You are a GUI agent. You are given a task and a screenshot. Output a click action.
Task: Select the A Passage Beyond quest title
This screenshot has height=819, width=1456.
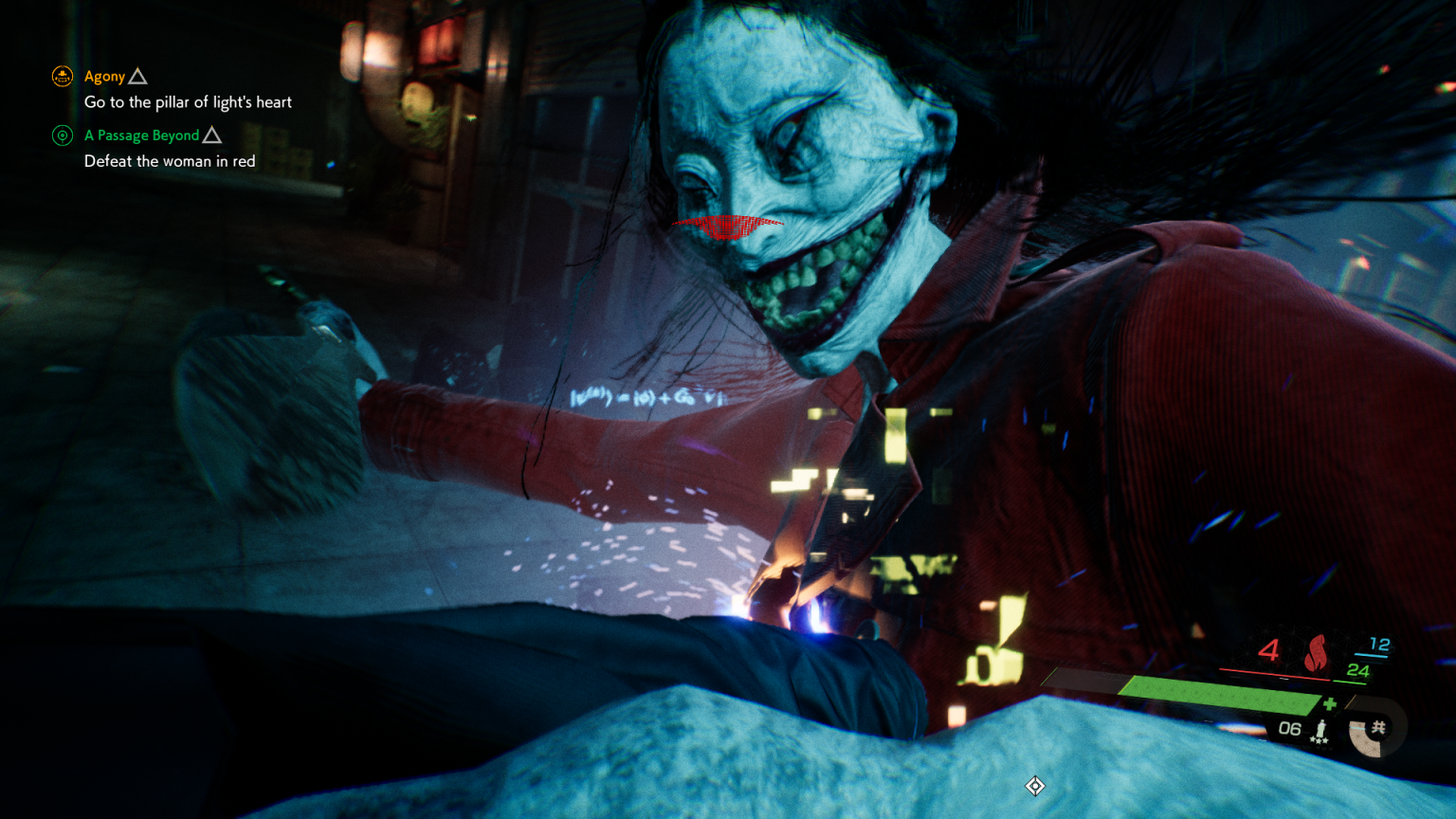tap(142, 135)
